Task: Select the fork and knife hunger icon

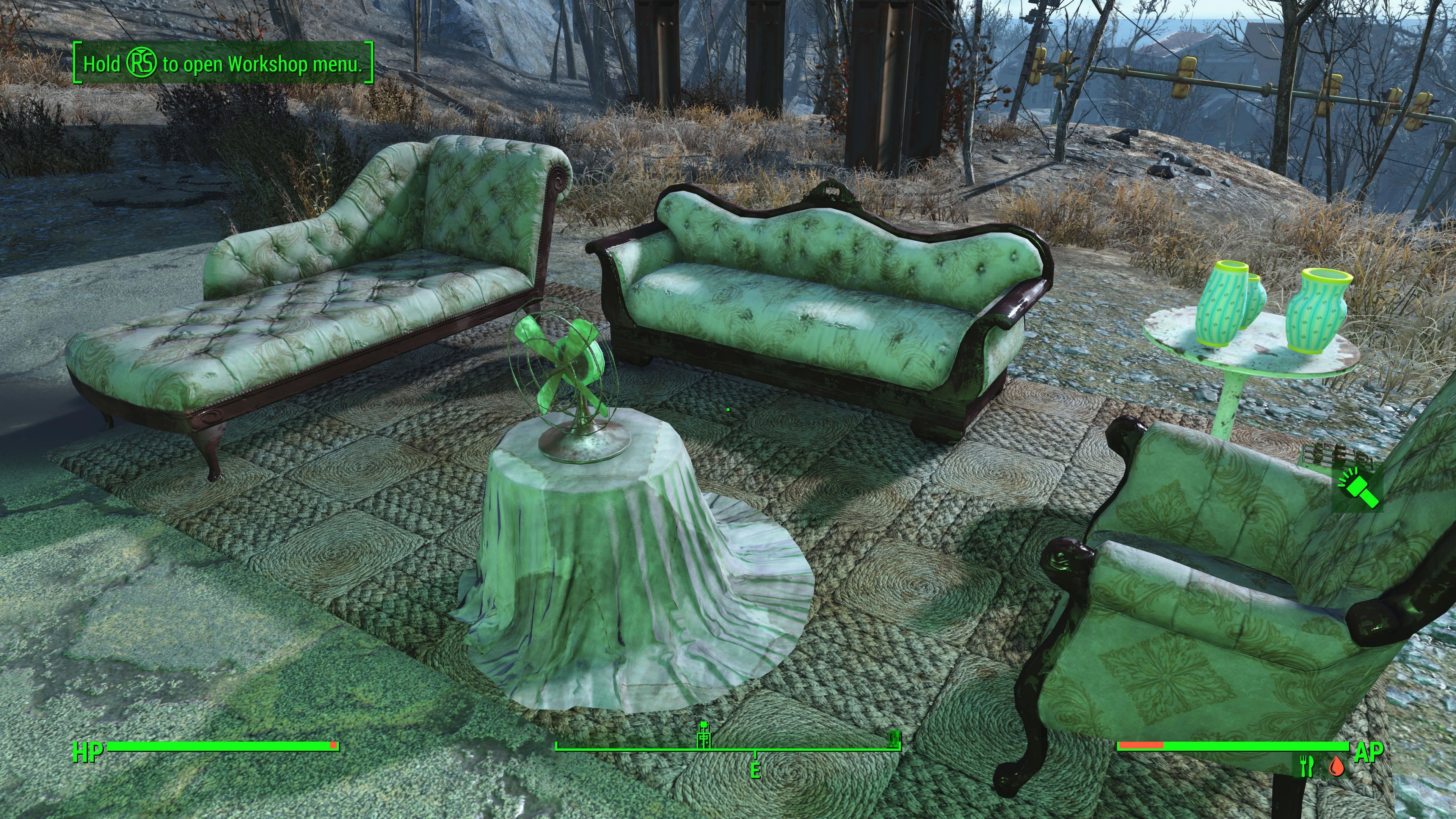Action: [1306, 766]
